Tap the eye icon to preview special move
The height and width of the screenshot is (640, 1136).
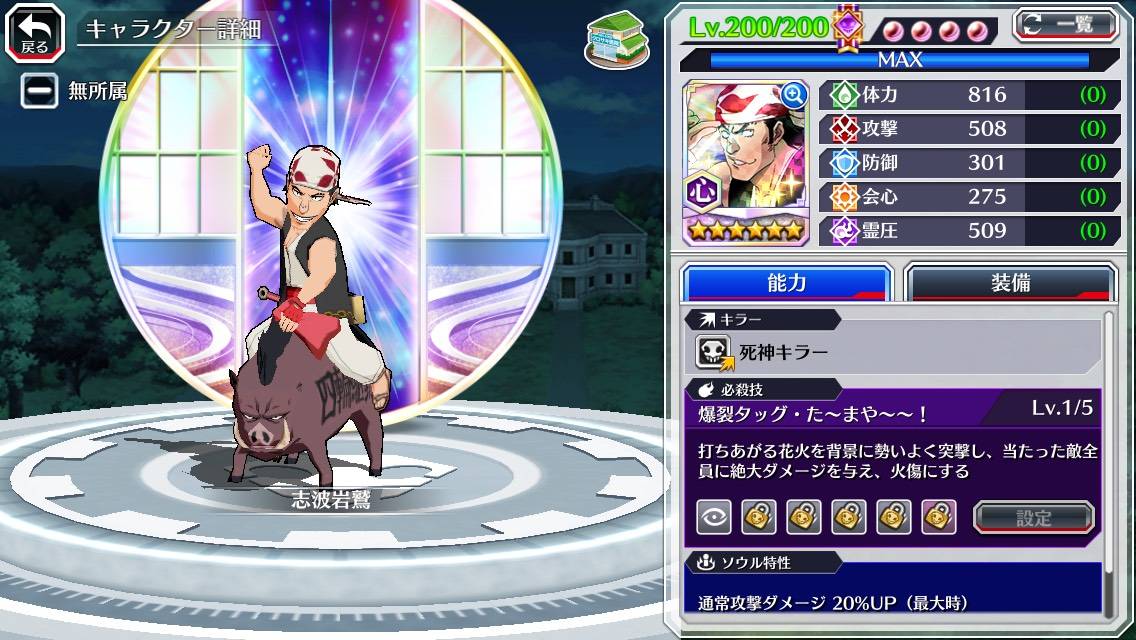click(x=714, y=517)
